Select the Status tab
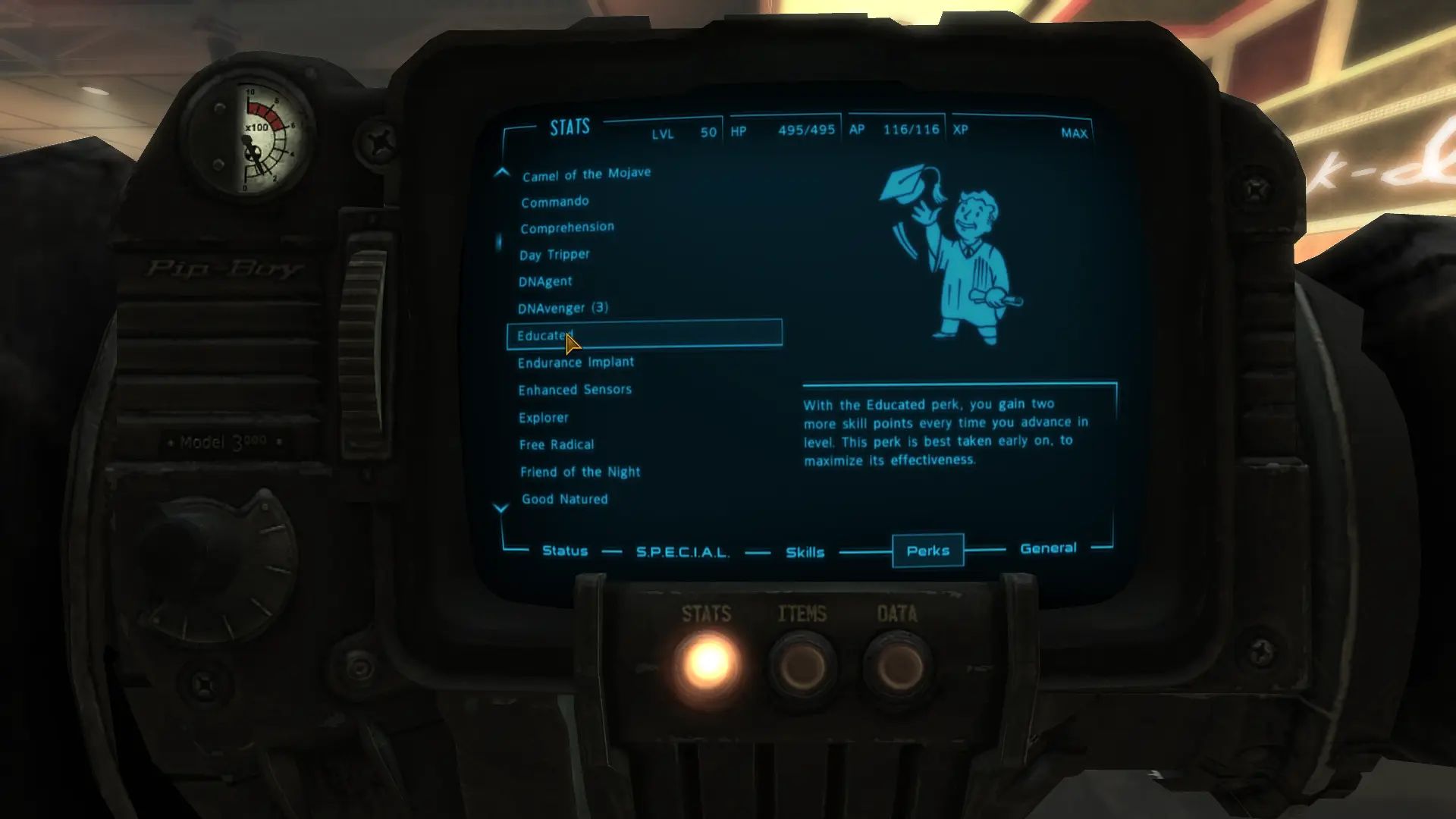This screenshot has width=1456, height=819. tap(565, 551)
